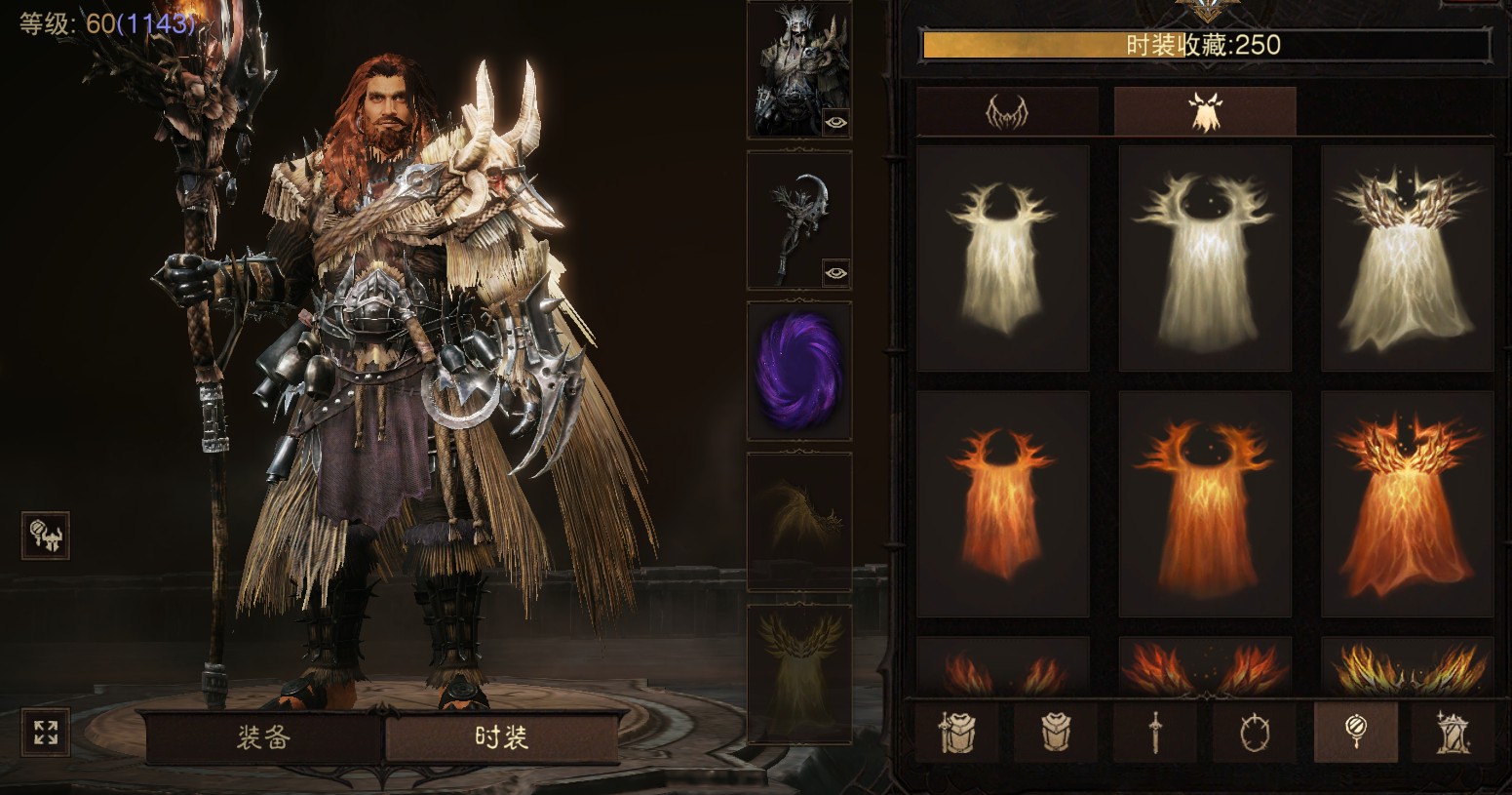Toggle the eye icon on the armor thumbnail
This screenshot has height=795, width=1512.
click(835, 122)
